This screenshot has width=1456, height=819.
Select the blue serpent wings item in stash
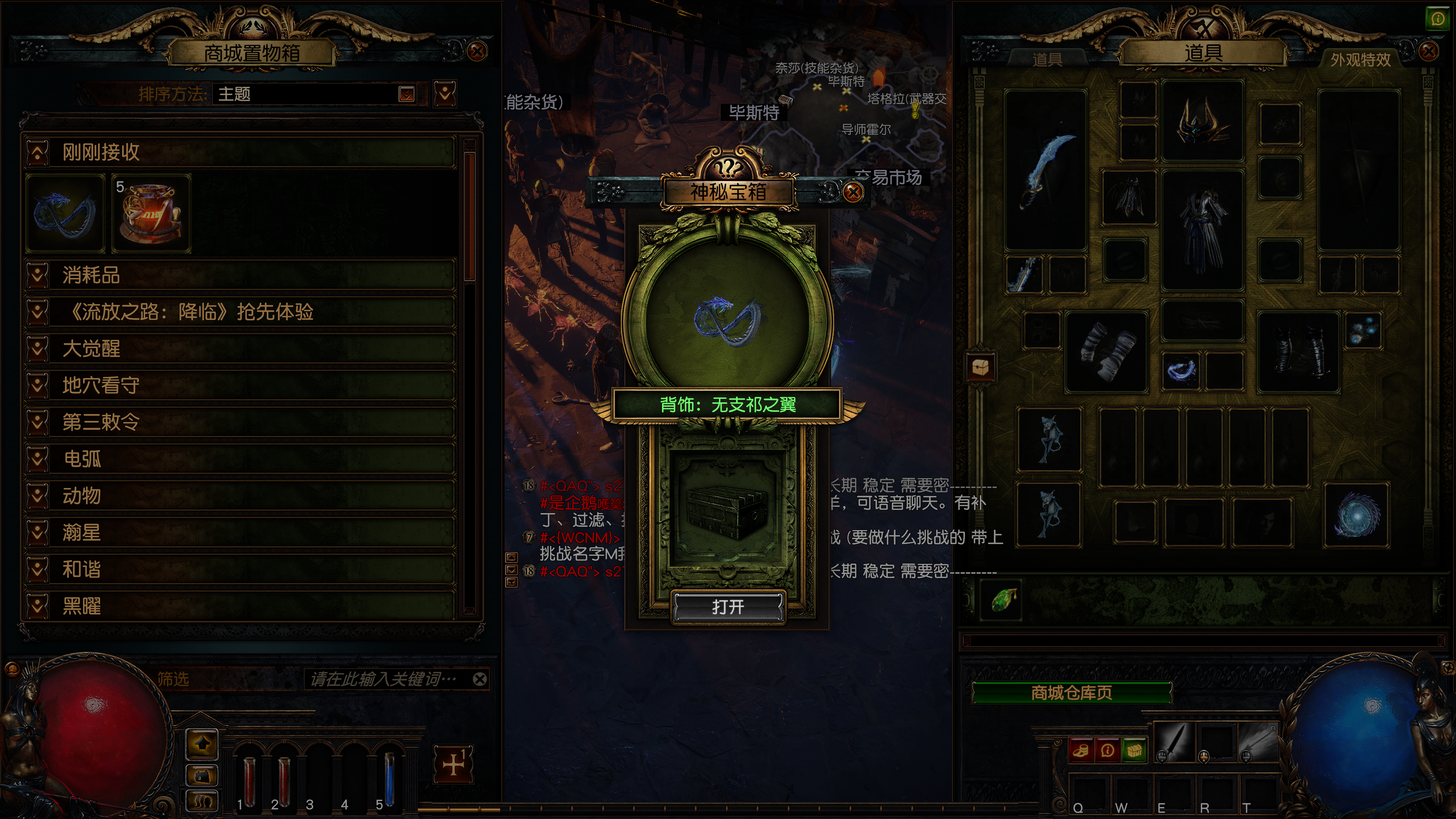pyautogui.click(x=64, y=213)
